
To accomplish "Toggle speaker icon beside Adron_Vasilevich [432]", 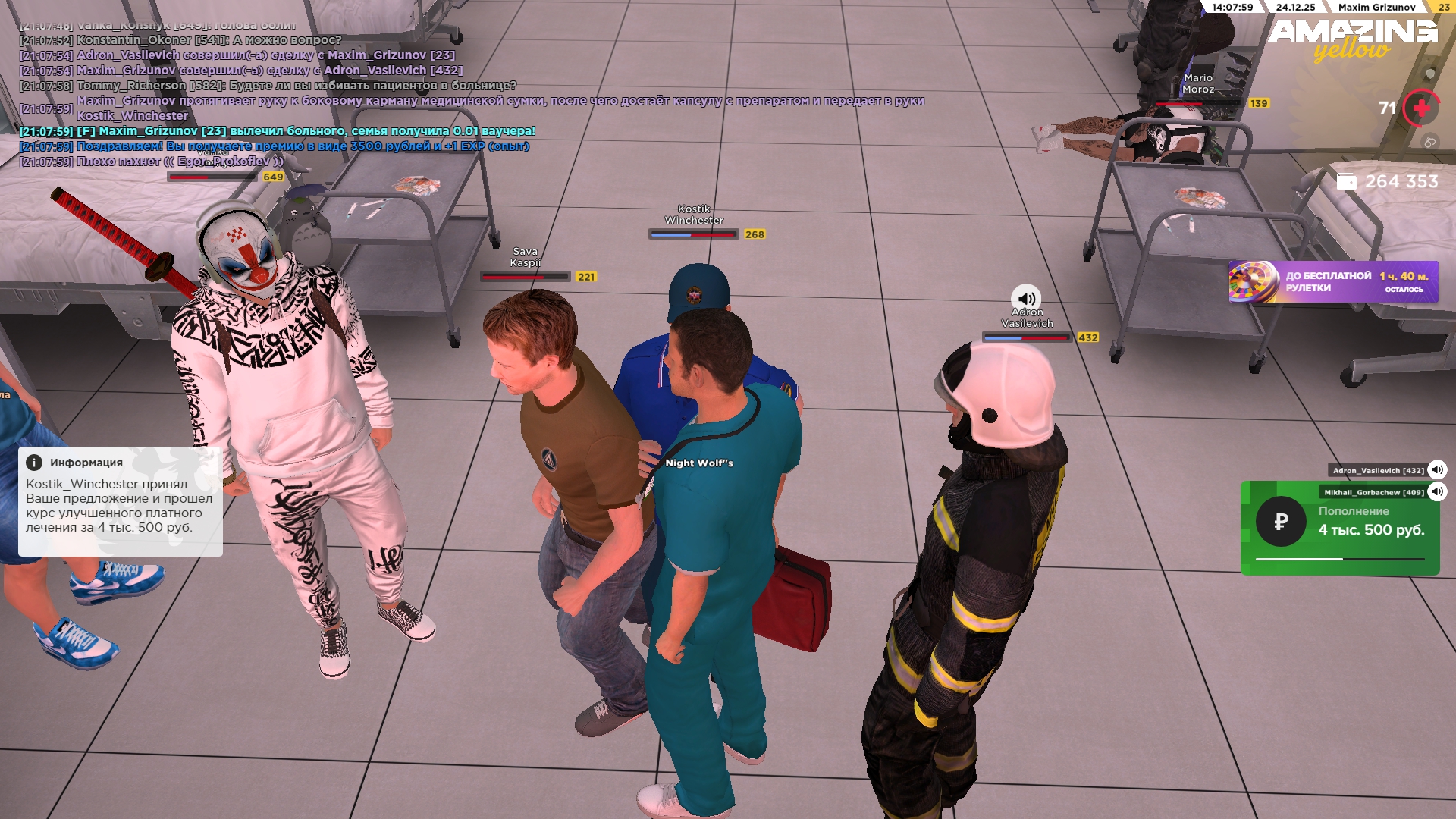I will click(x=1436, y=470).
